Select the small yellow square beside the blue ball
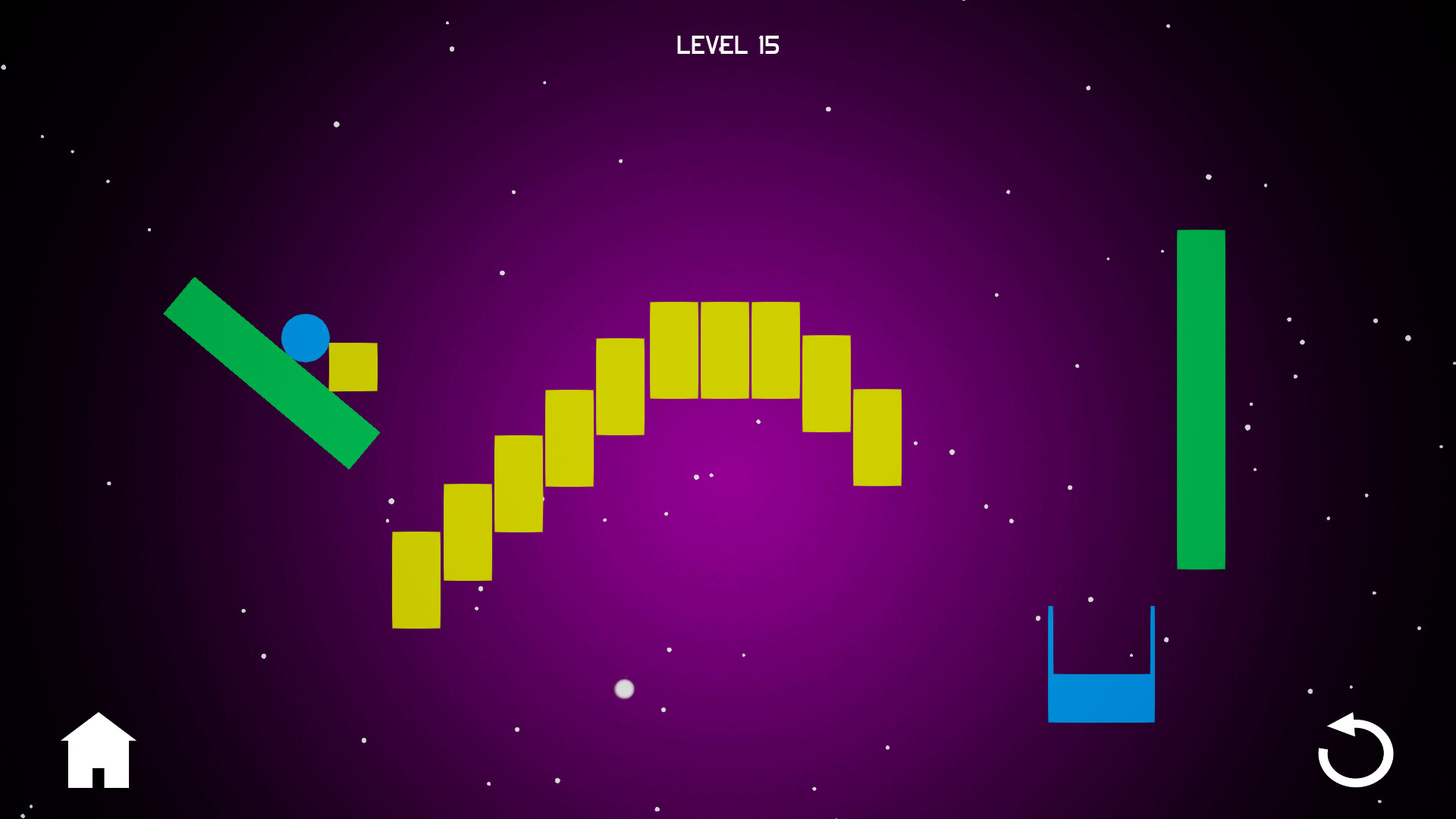The height and width of the screenshot is (819, 1456). pyautogui.click(x=353, y=366)
